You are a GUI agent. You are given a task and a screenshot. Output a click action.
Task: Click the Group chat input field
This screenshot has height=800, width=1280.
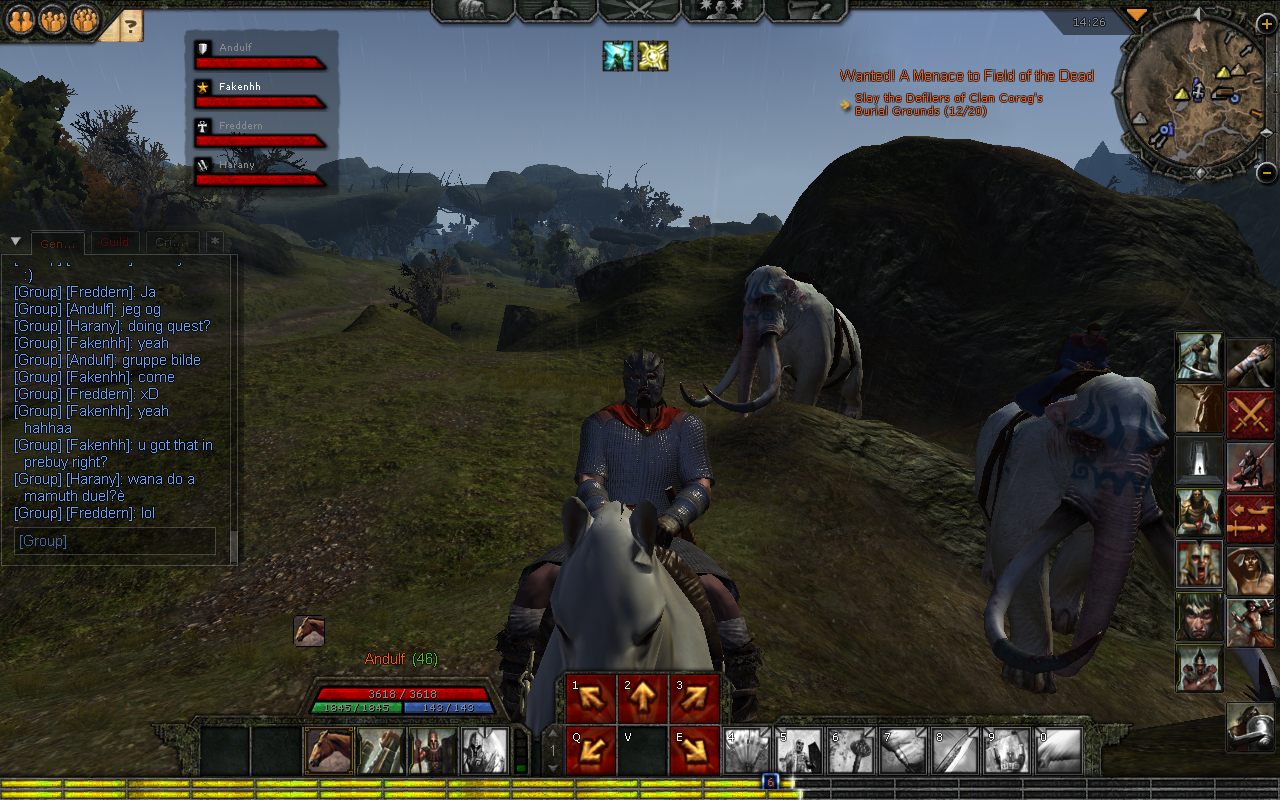[x=115, y=541]
